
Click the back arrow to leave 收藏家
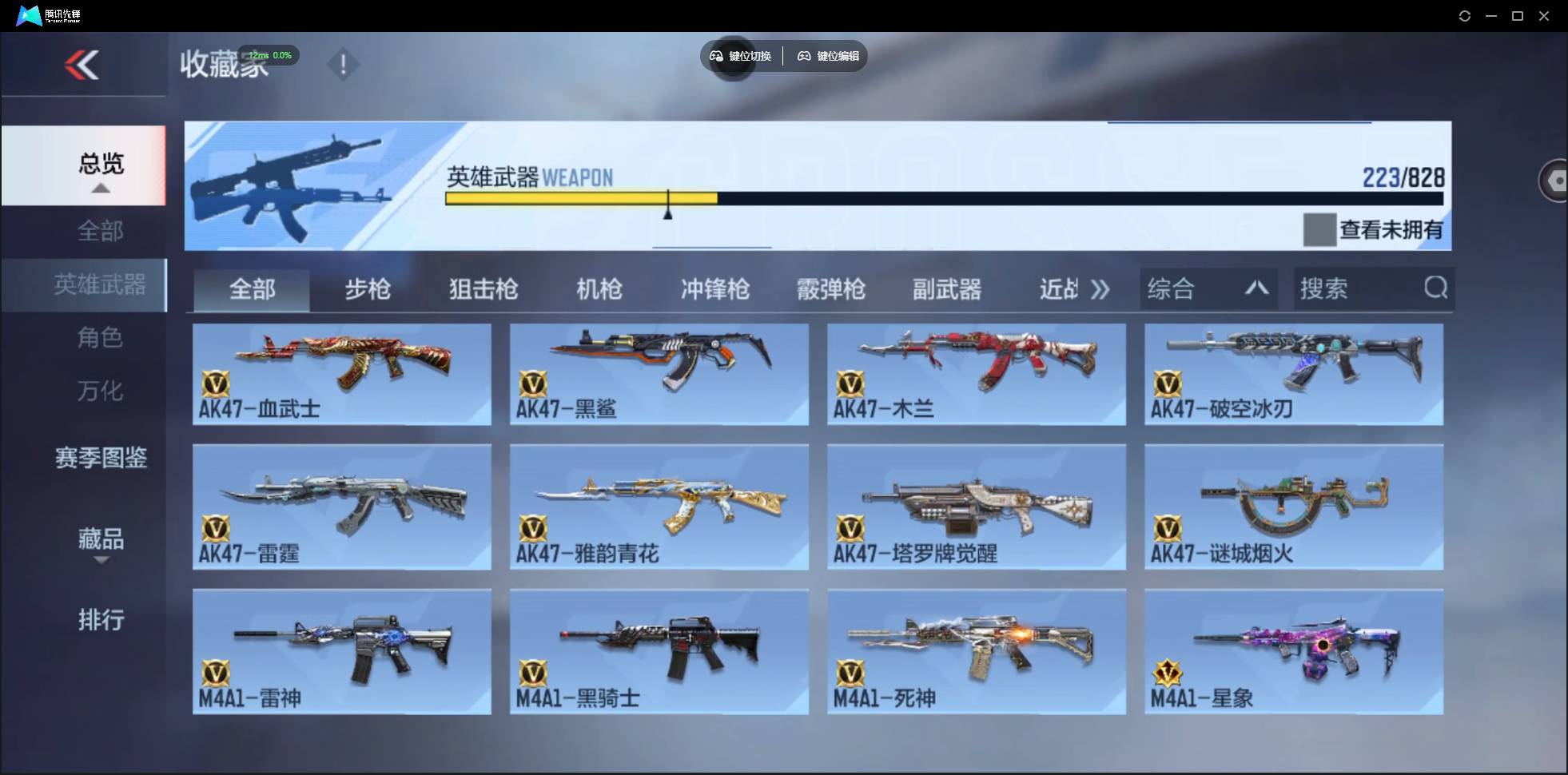point(83,64)
